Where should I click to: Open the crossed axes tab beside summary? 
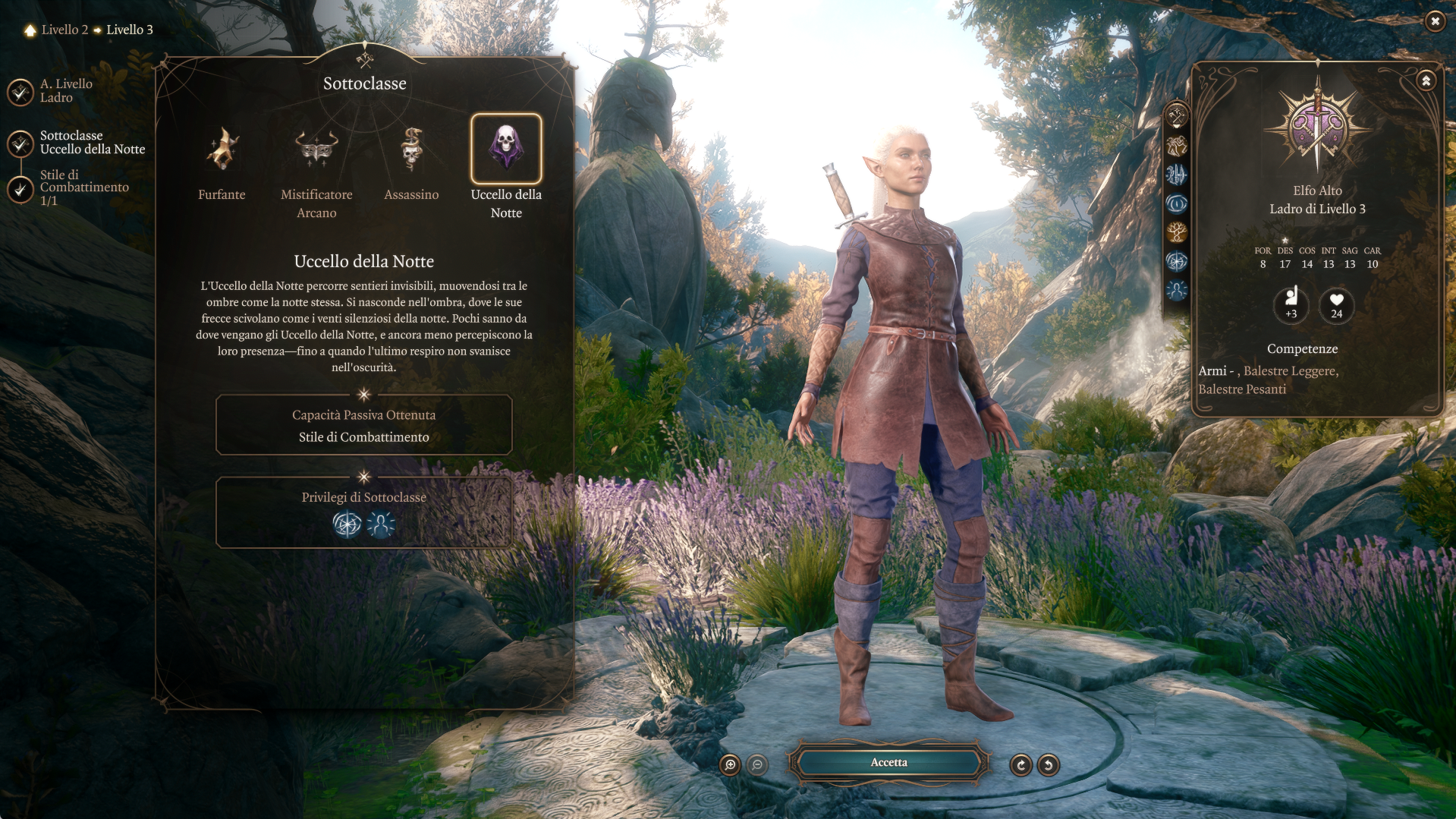click(x=1177, y=116)
